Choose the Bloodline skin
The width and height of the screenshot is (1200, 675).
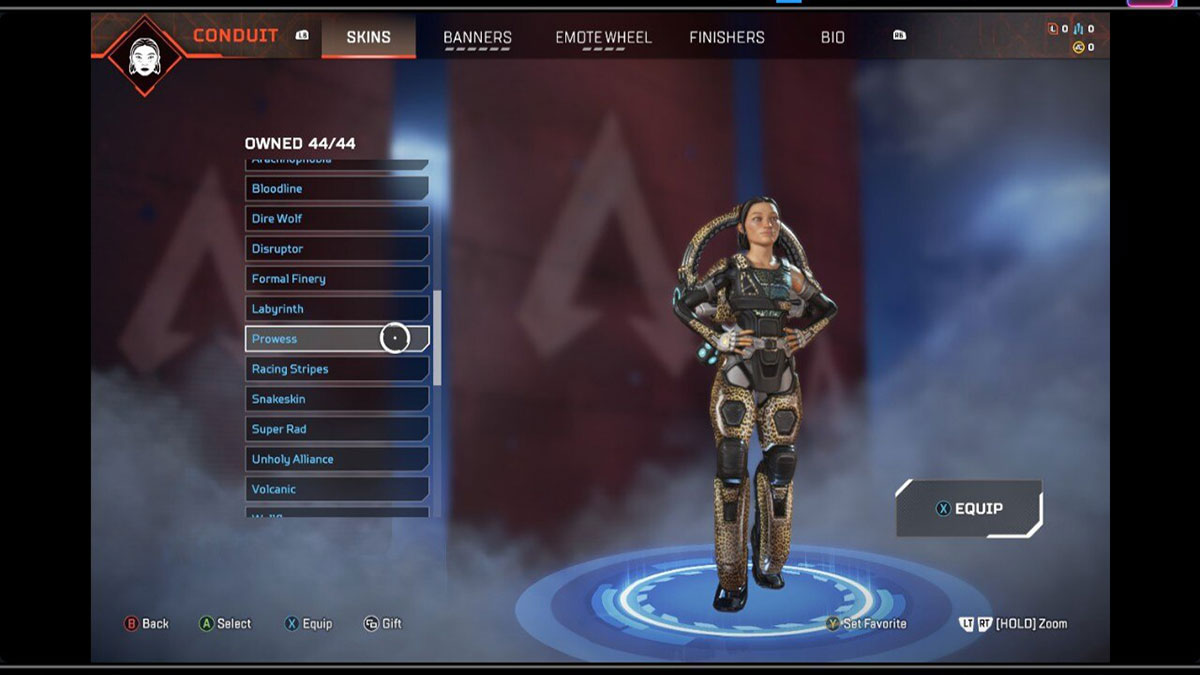click(x=336, y=189)
